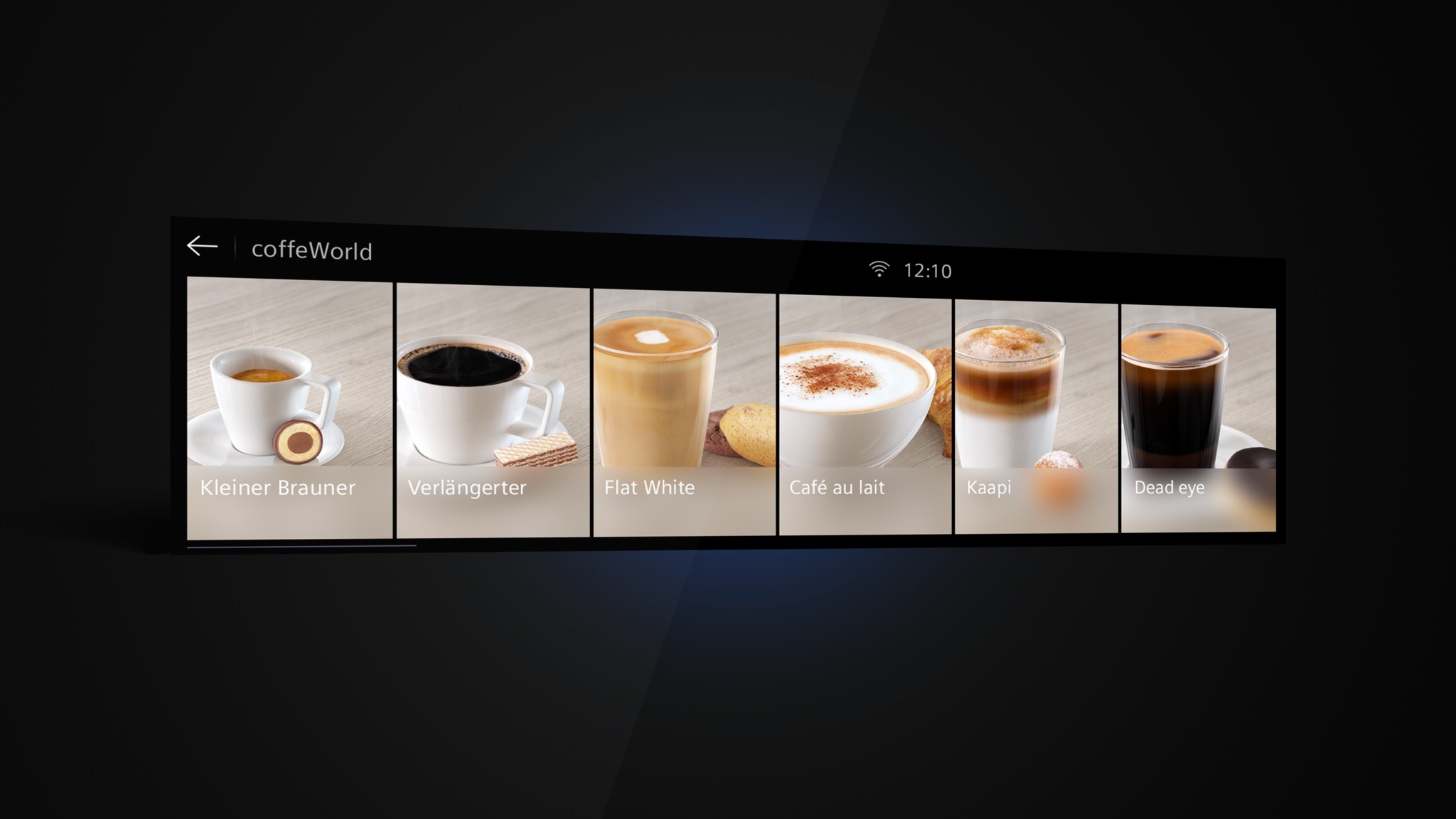Choose the Verlängerter coffee tile
The height and width of the screenshot is (819, 1456).
click(x=493, y=411)
